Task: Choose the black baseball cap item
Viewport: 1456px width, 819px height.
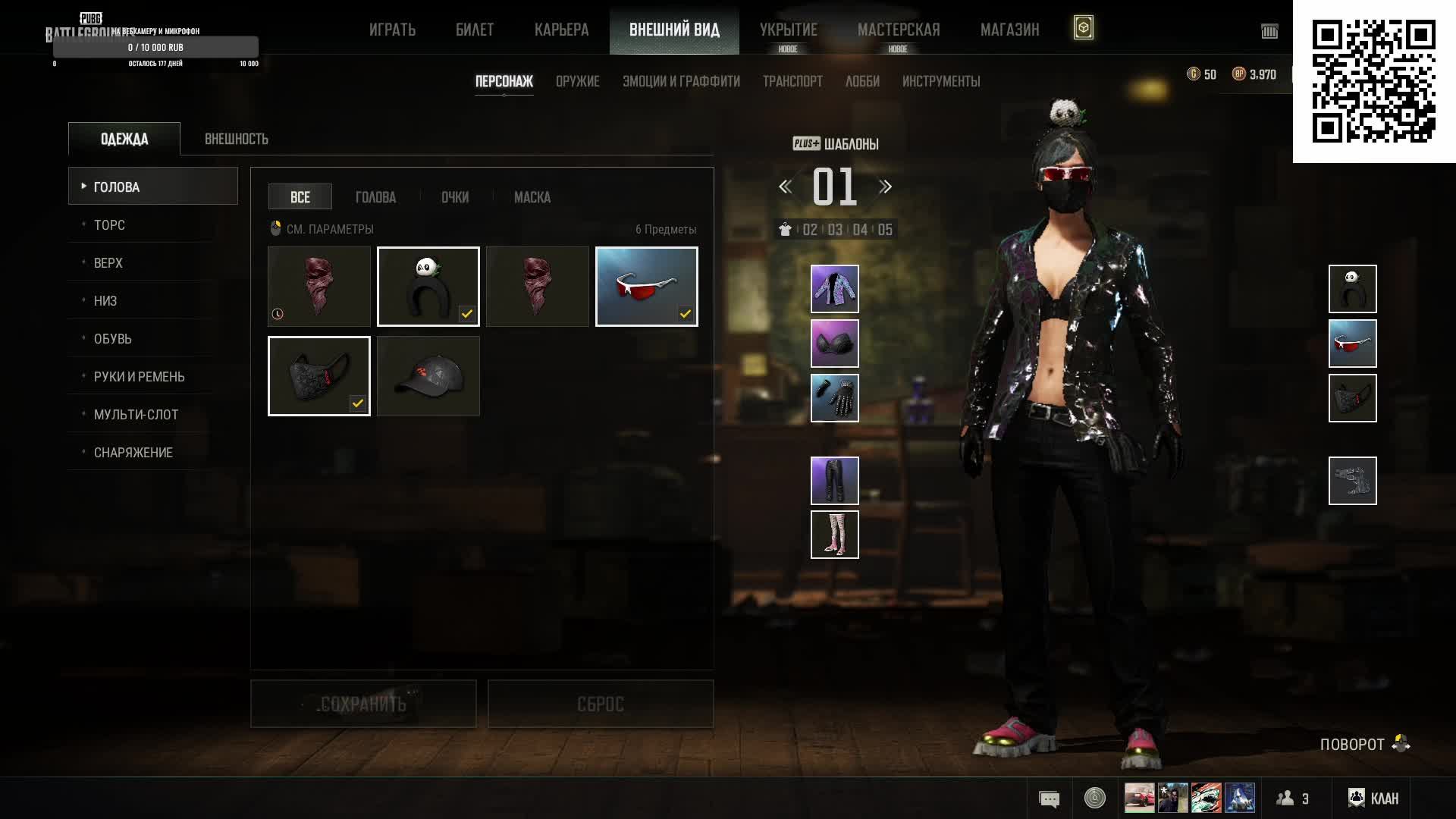Action: (x=428, y=376)
